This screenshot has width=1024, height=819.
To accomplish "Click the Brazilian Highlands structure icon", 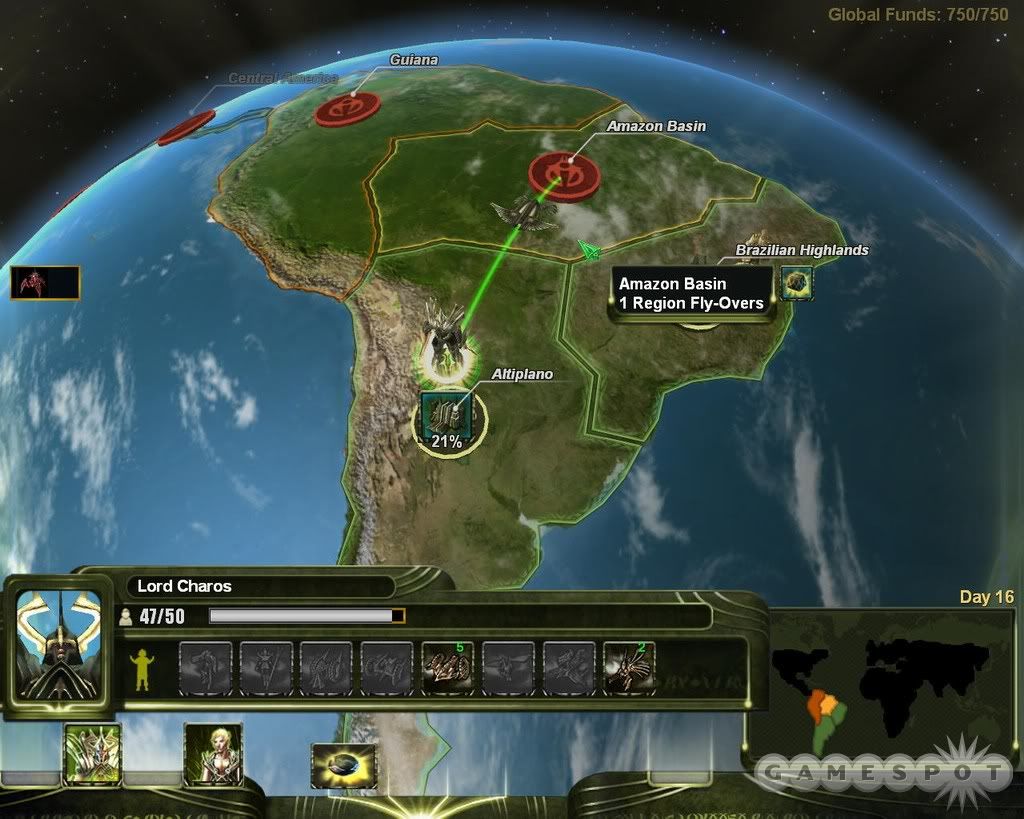I will coord(797,283).
